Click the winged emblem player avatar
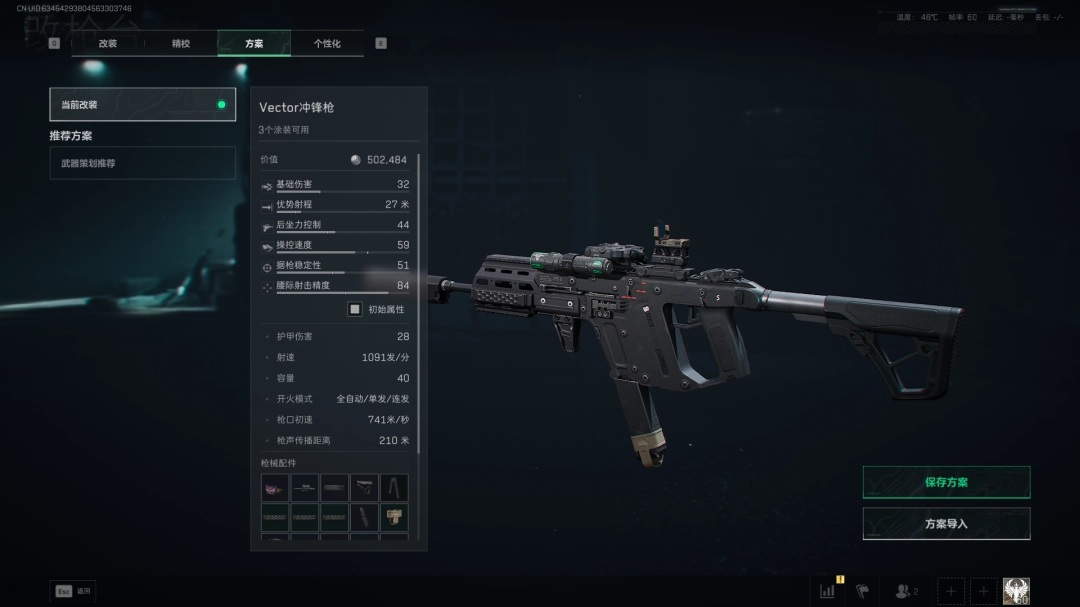Image resolution: width=1080 pixels, height=607 pixels. pos(1016,591)
